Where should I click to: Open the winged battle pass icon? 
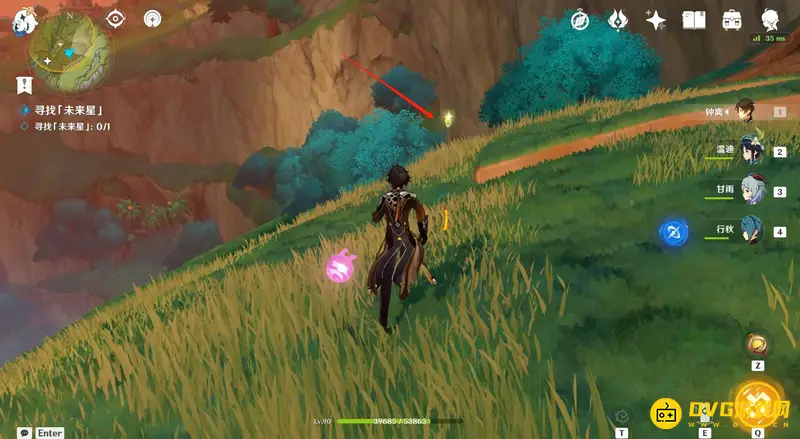point(617,20)
